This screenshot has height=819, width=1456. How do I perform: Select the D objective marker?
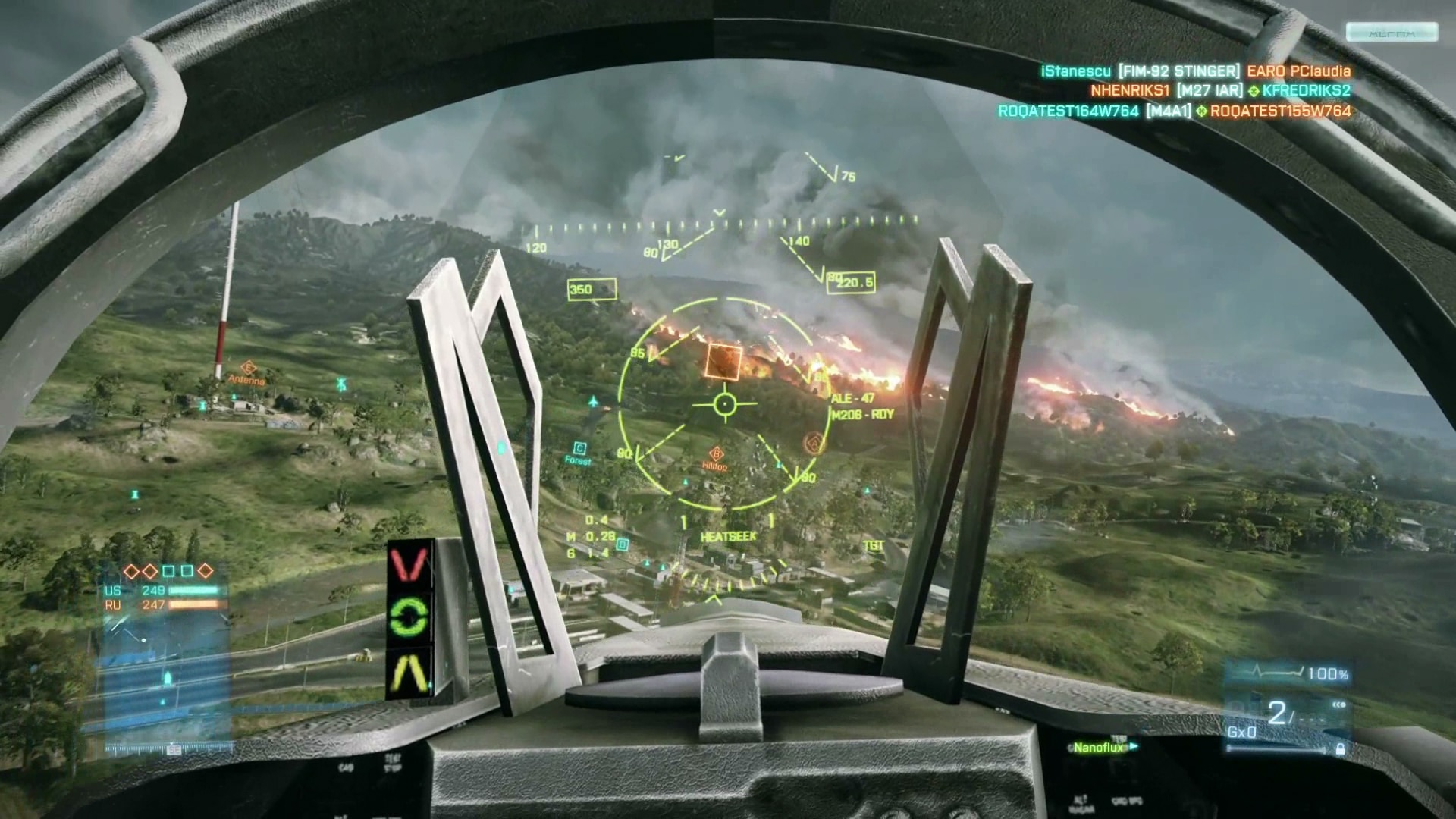[x=623, y=544]
